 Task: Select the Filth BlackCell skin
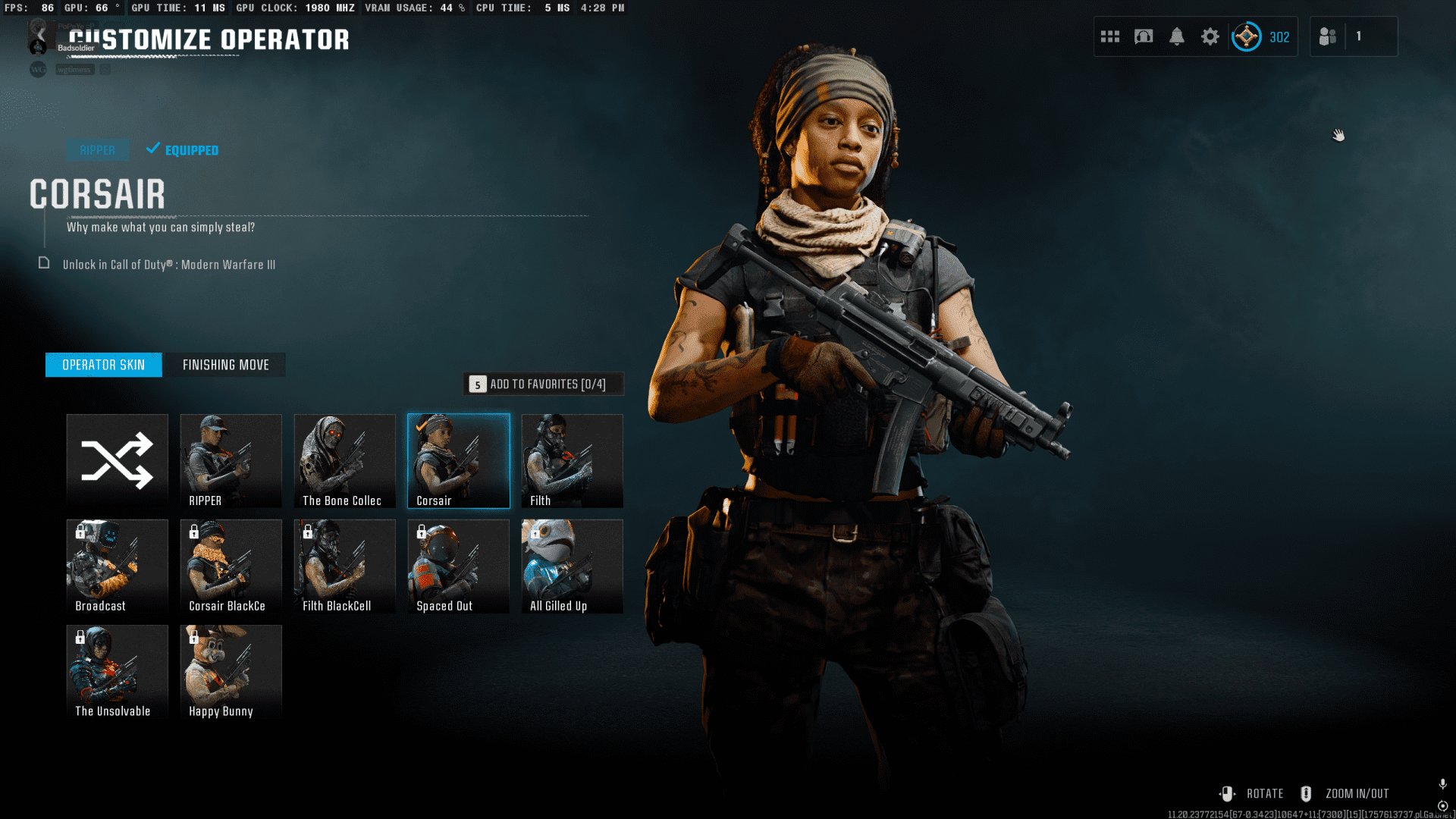(x=345, y=566)
